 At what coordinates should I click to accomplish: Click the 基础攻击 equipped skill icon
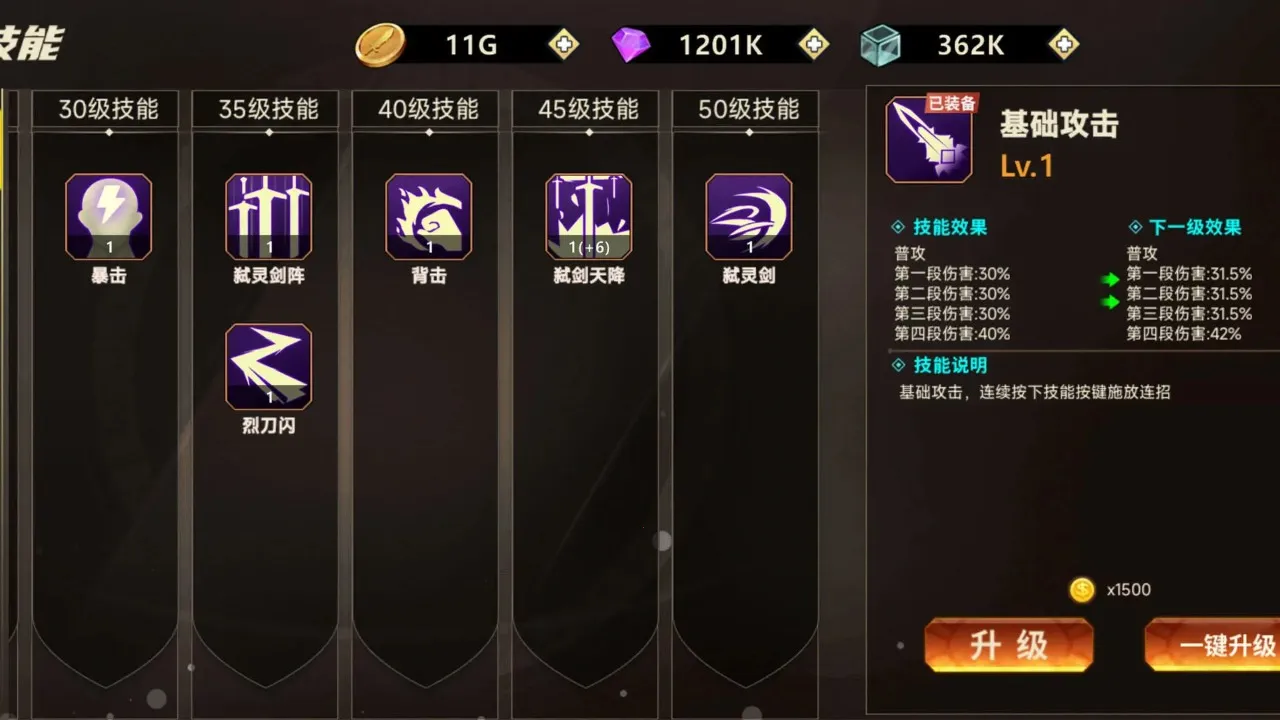(928, 140)
